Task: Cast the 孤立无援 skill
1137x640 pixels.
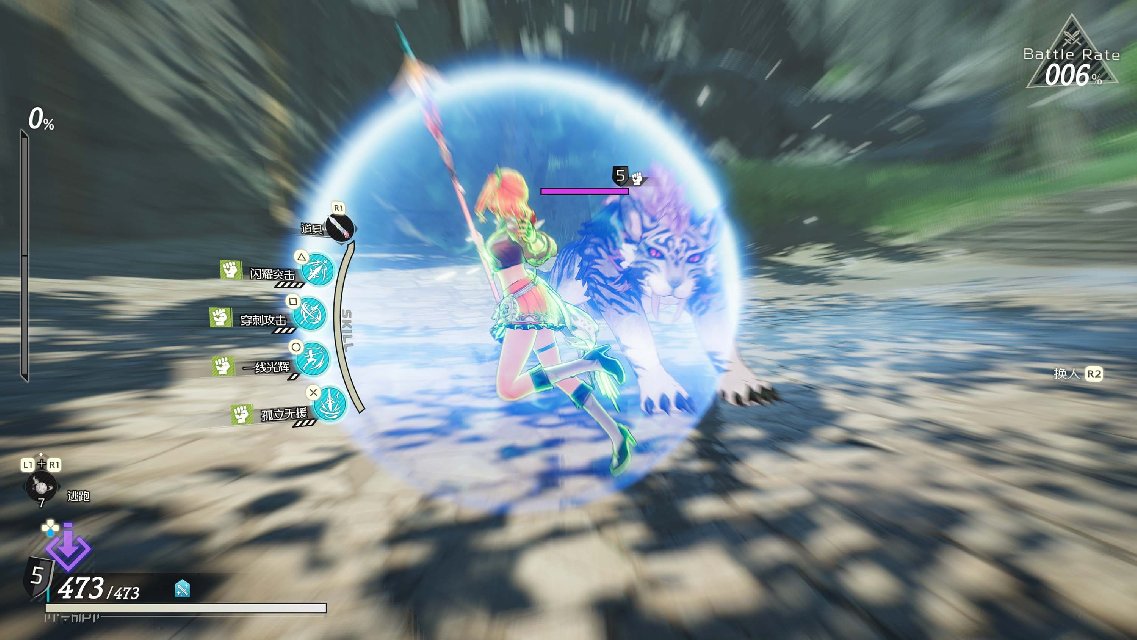Action: point(329,403)
